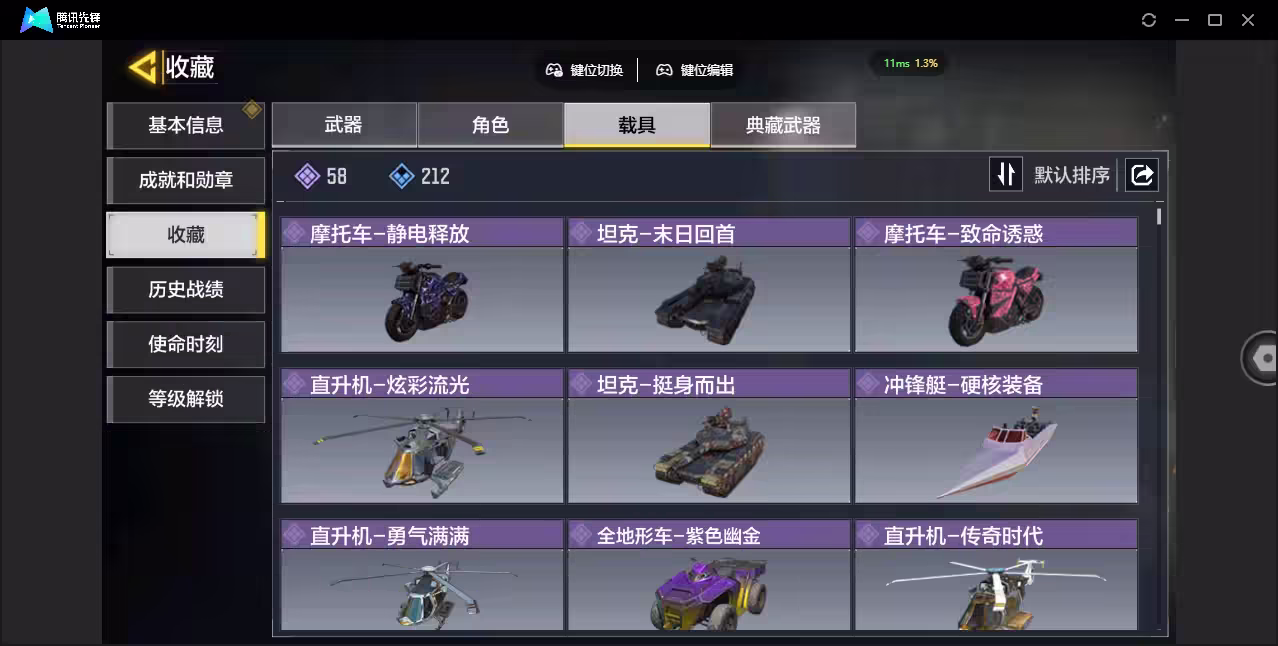This screenshot has width=1278, height=646.
Task: Select the 摩托车-静电释放 vehicle card
Action: point(422,286)
